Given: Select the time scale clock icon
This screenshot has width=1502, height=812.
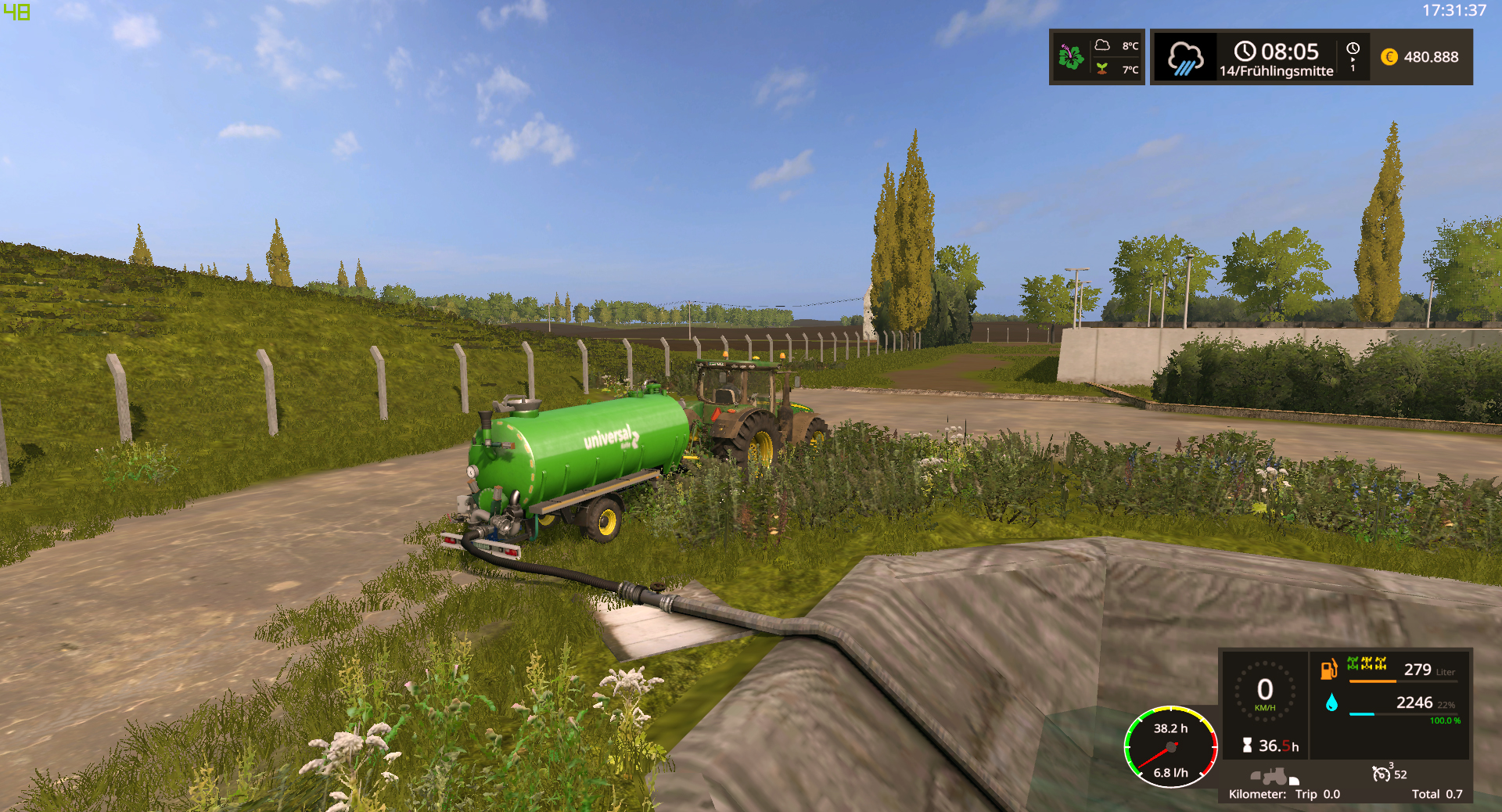Looking at the screenshot, I should pyautogui.click(x=1353, y=49).
